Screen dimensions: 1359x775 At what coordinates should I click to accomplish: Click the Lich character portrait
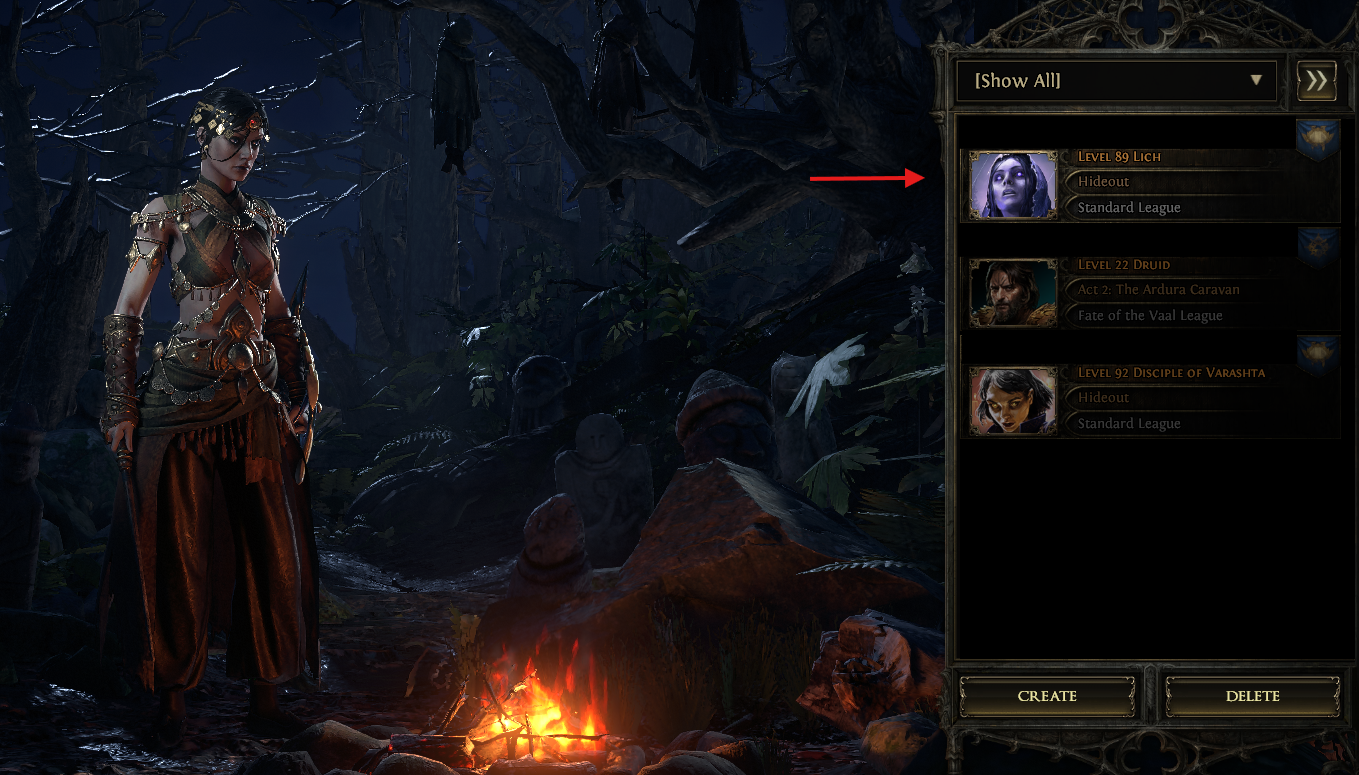tap(1013, 185)
